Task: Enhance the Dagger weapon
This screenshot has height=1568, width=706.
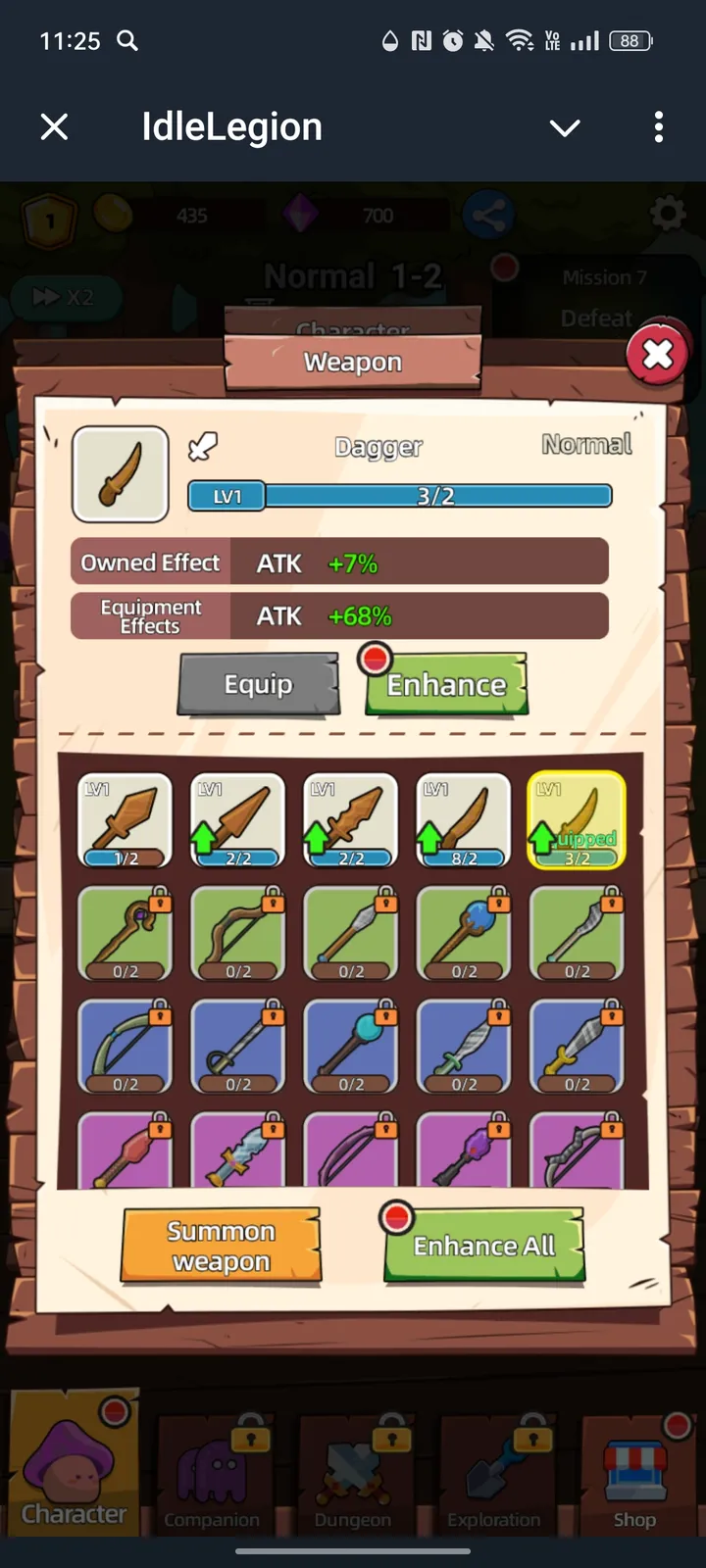Action: coord(446,684)
